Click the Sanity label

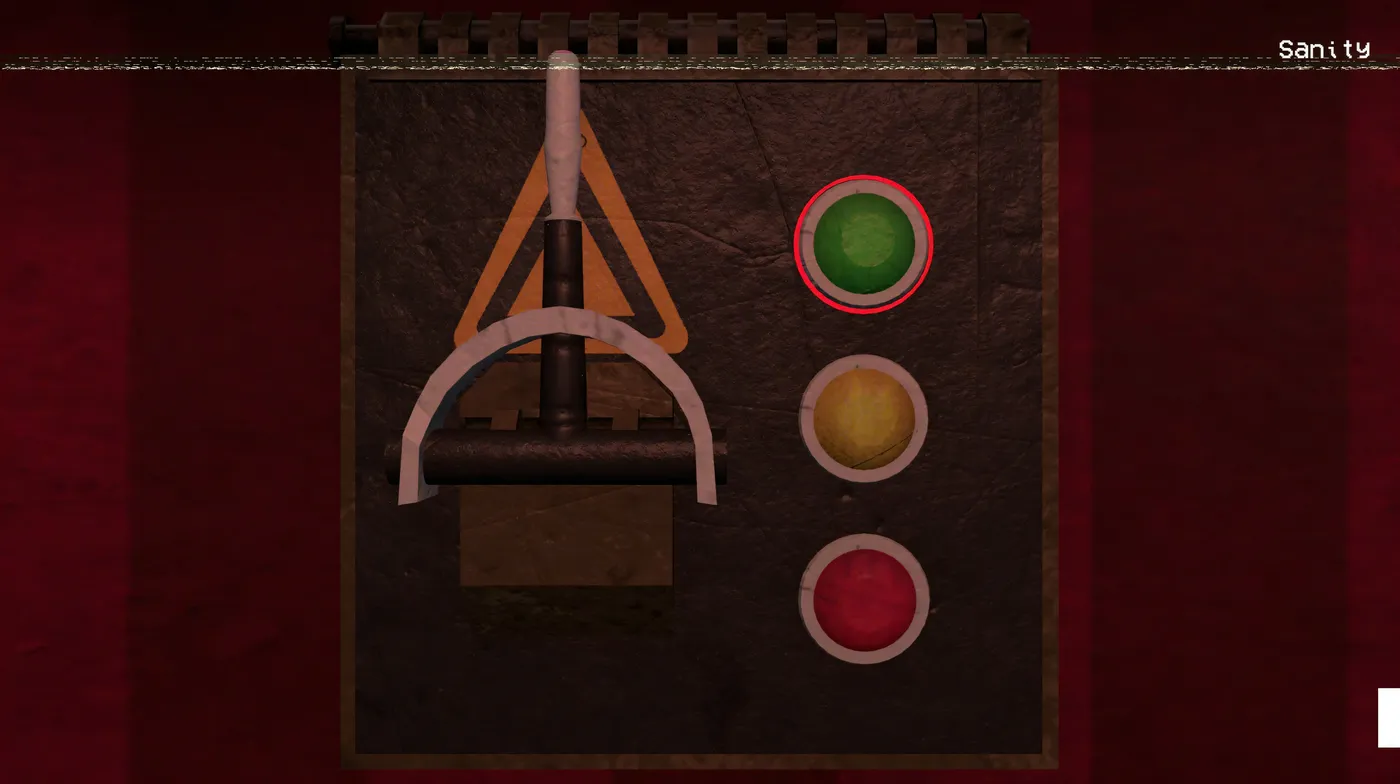(1324, 47)
